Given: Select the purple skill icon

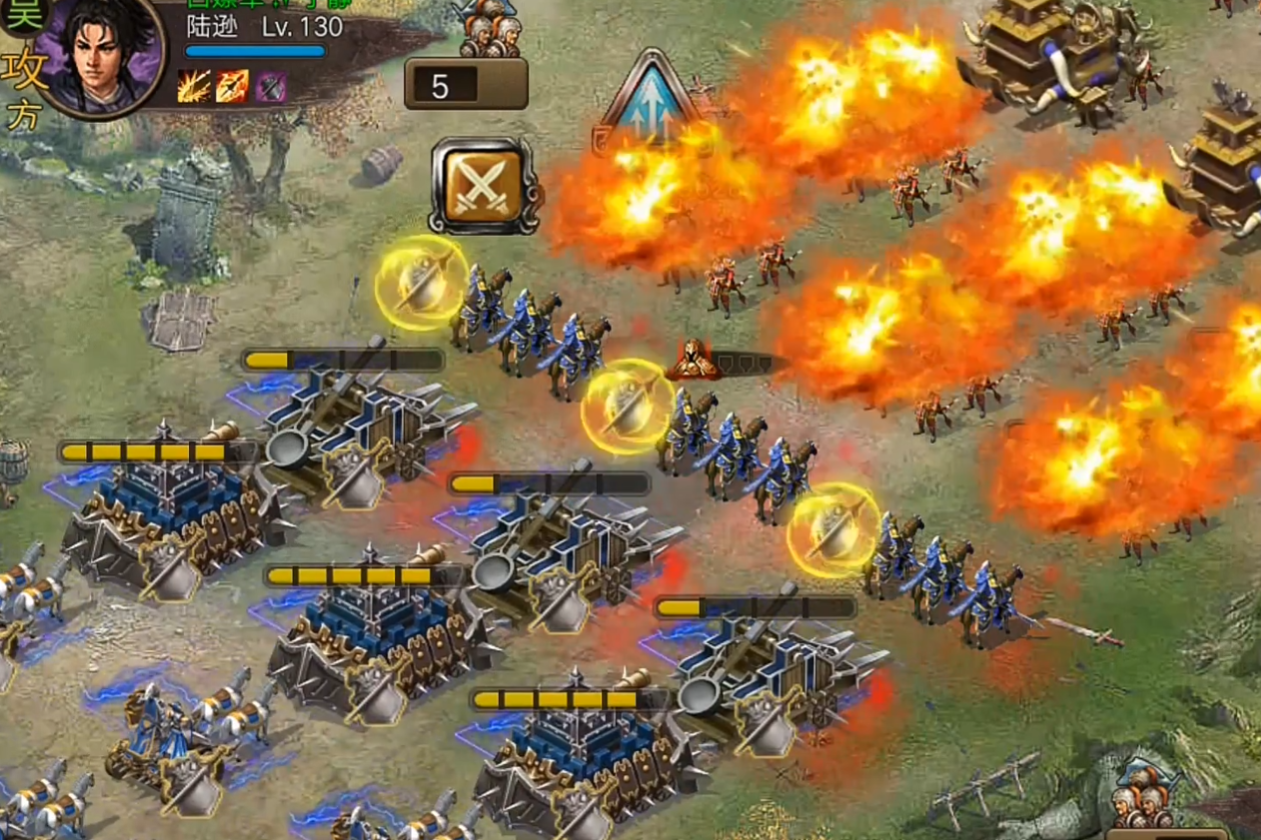Looking at the screenshot, I should coord(270,87).
